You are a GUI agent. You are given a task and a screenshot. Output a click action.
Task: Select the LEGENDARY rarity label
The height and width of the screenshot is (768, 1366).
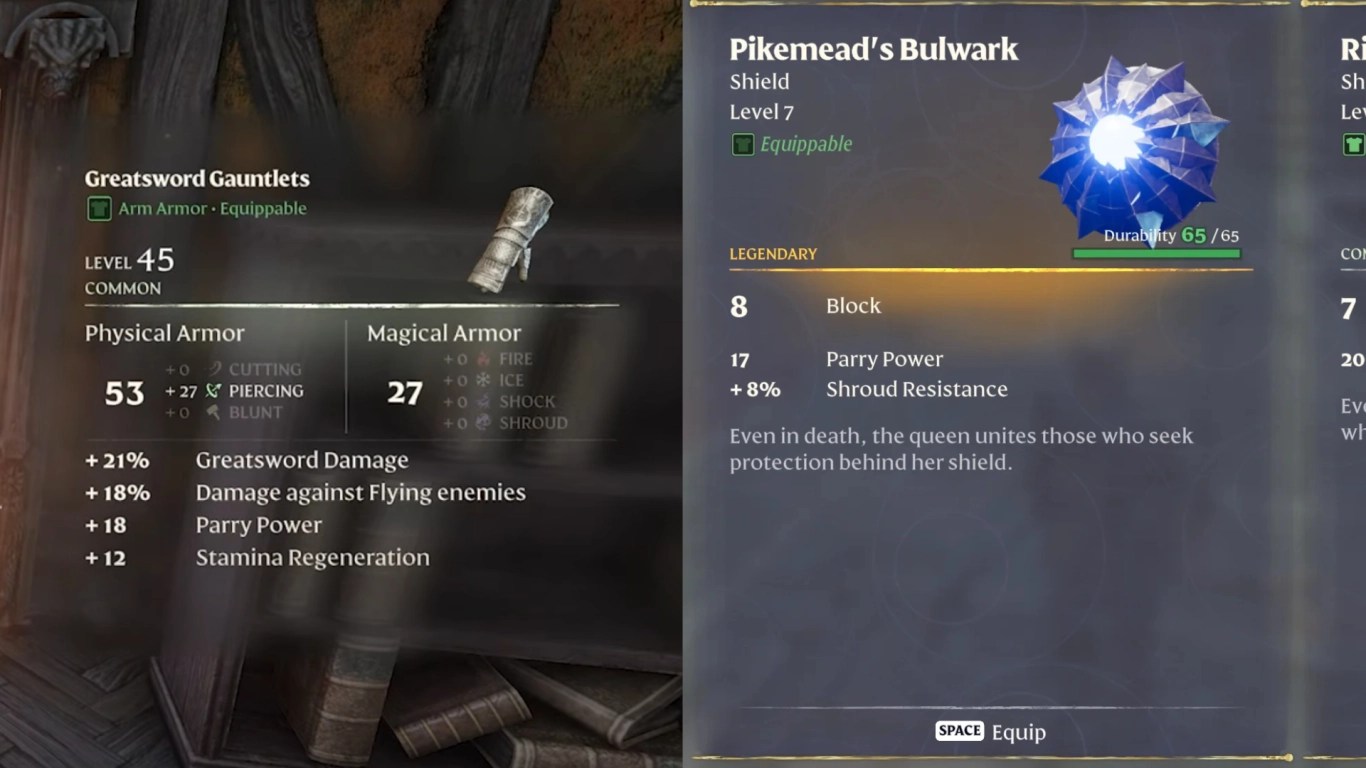click(x=773, y=254)
